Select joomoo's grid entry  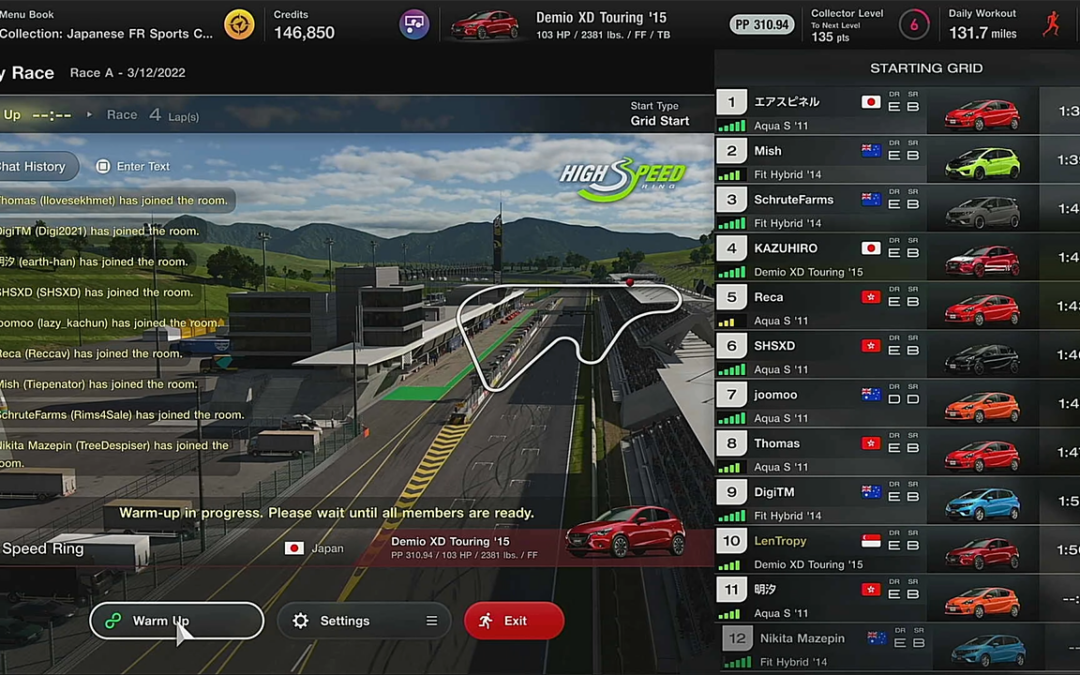pos(880,404)
